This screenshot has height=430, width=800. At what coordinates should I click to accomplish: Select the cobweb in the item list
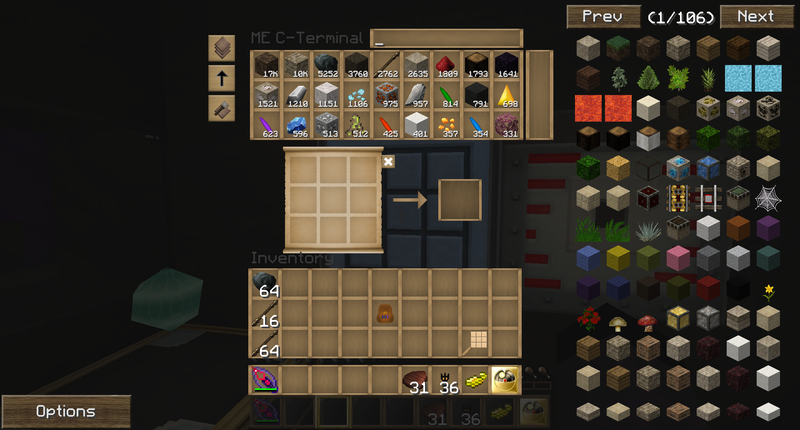pos(768,197)
